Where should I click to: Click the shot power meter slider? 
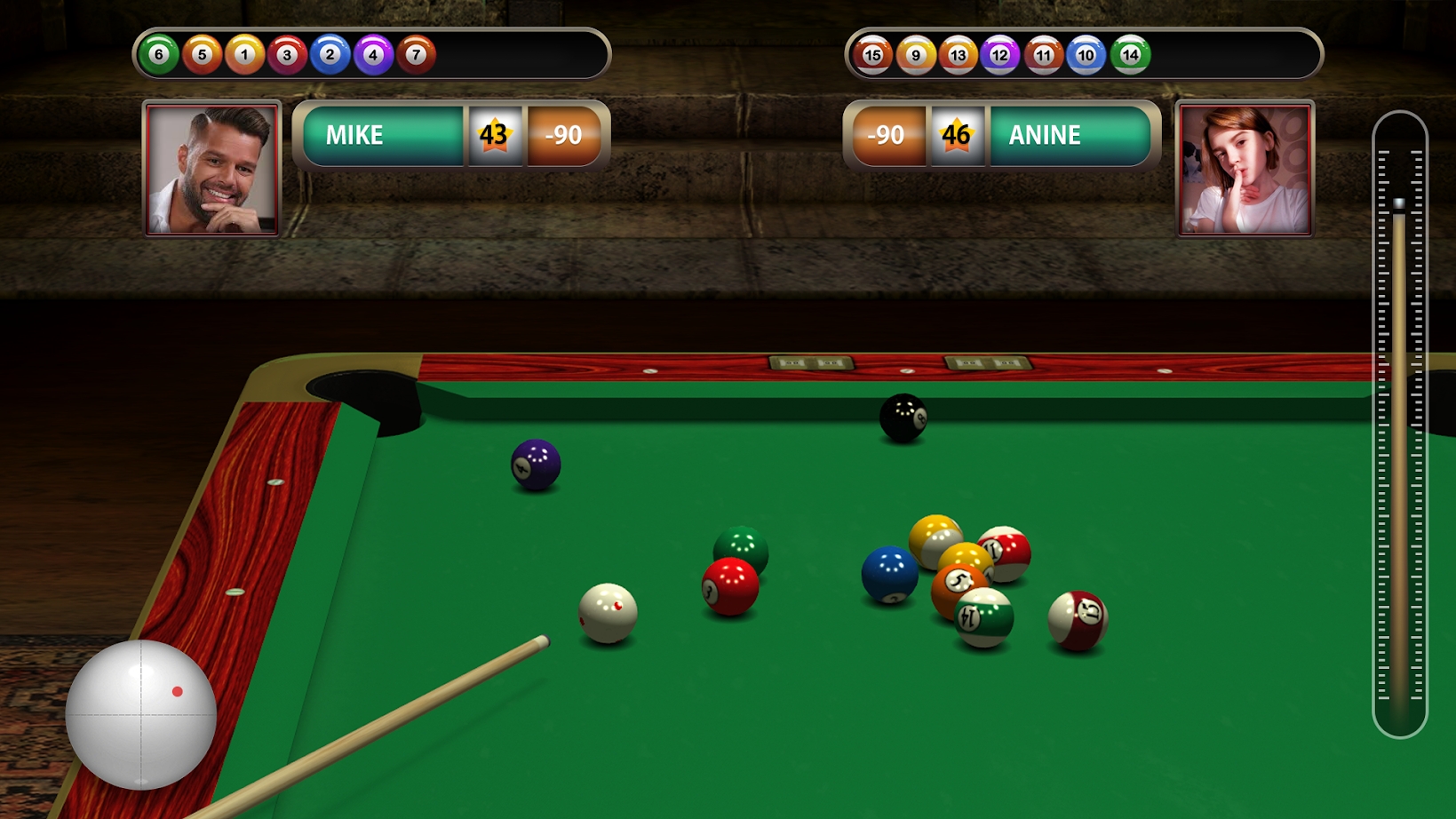coord(1399,425)
